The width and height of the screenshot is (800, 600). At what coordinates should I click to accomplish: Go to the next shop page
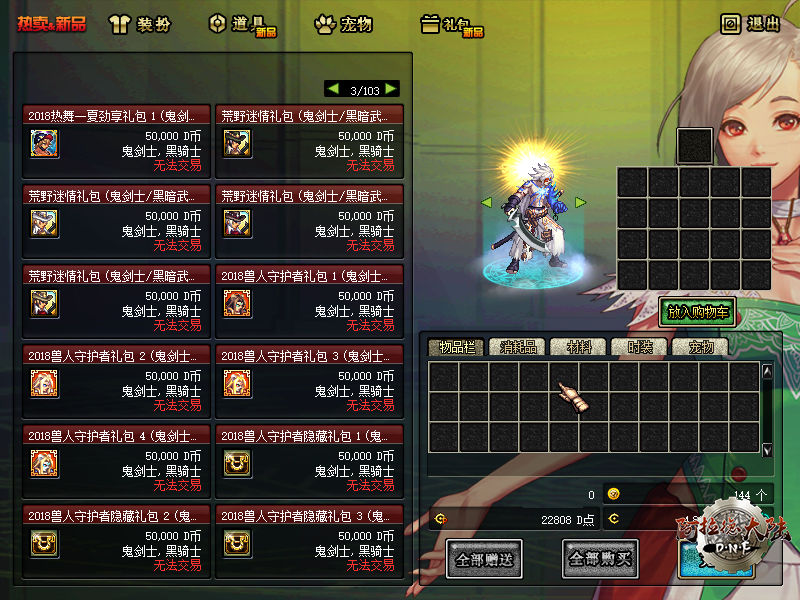[391, 89]
